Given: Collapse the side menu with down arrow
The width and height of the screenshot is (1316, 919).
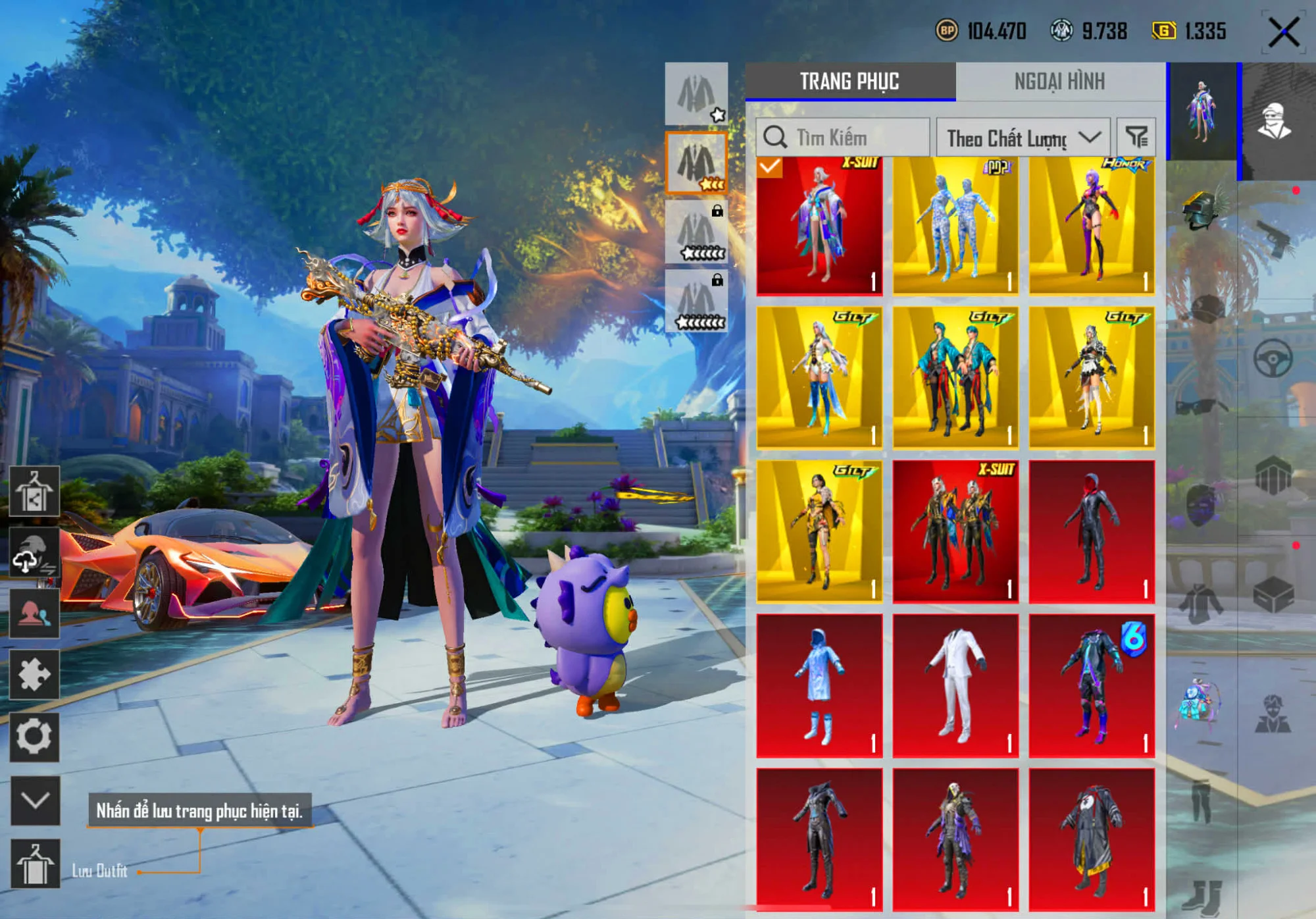Looking at the screenshot, I should pyautogui.click(x=35, y=800).
